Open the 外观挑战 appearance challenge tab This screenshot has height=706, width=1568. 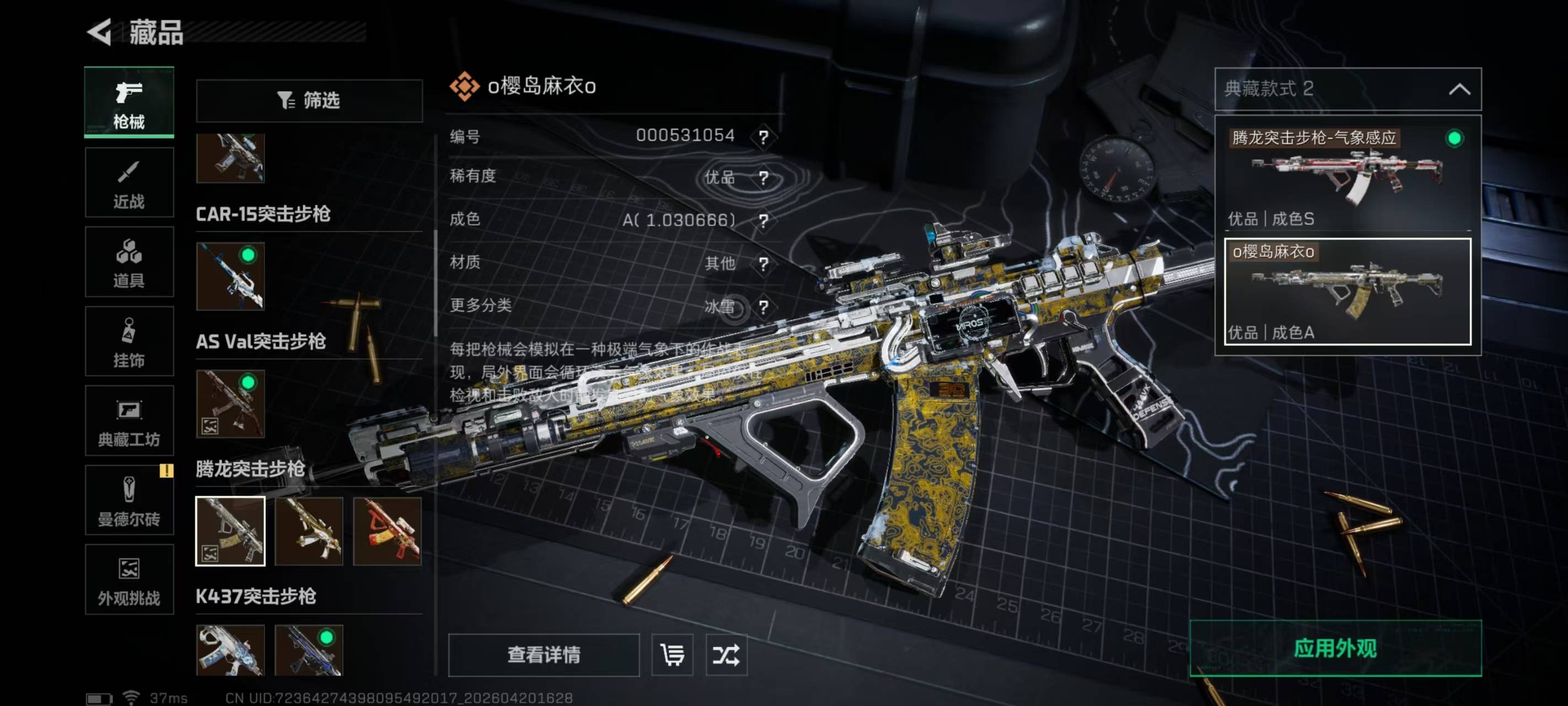coord(129,580)
